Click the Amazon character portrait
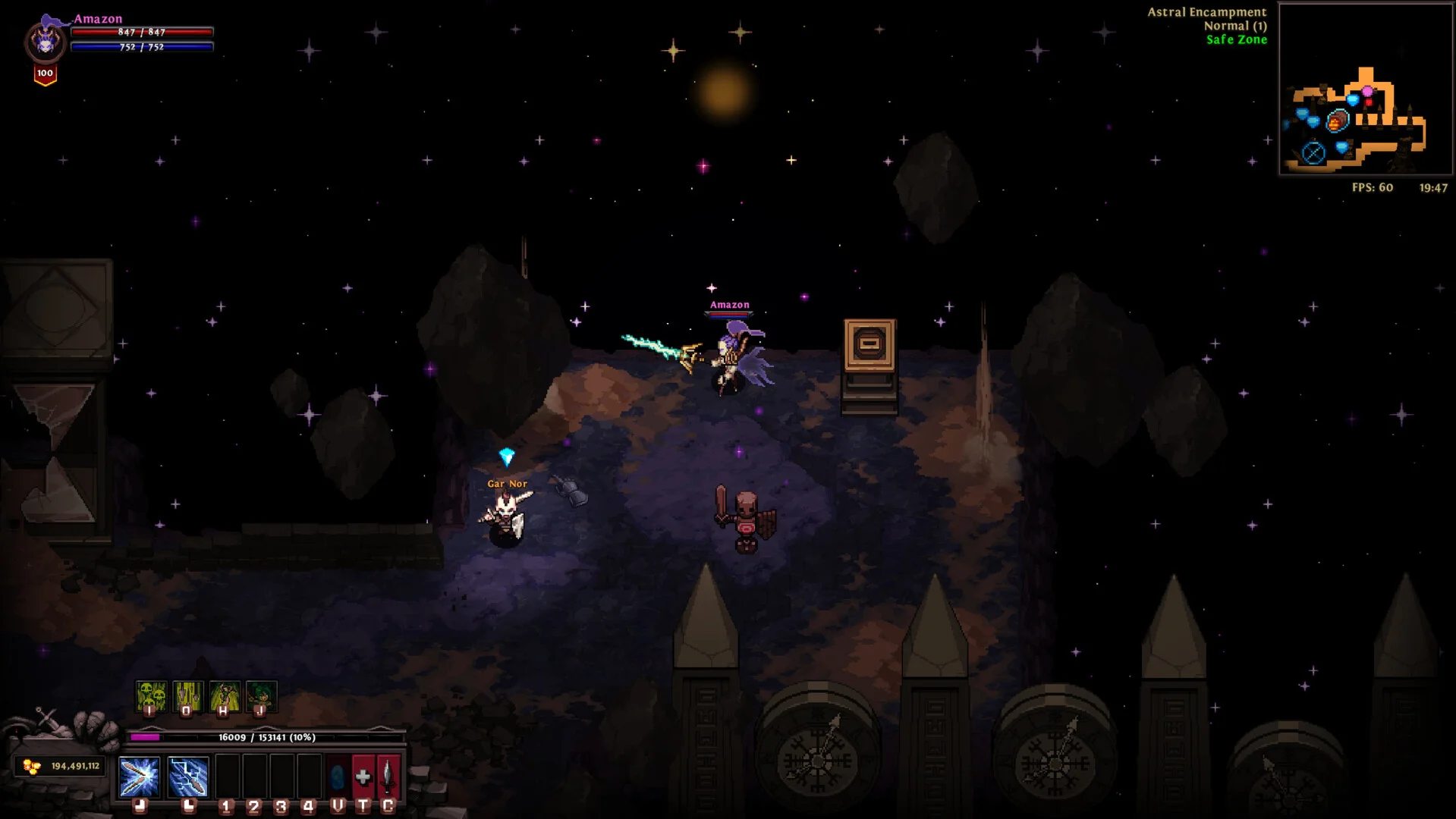1456x819 pixels. point(46,42)
